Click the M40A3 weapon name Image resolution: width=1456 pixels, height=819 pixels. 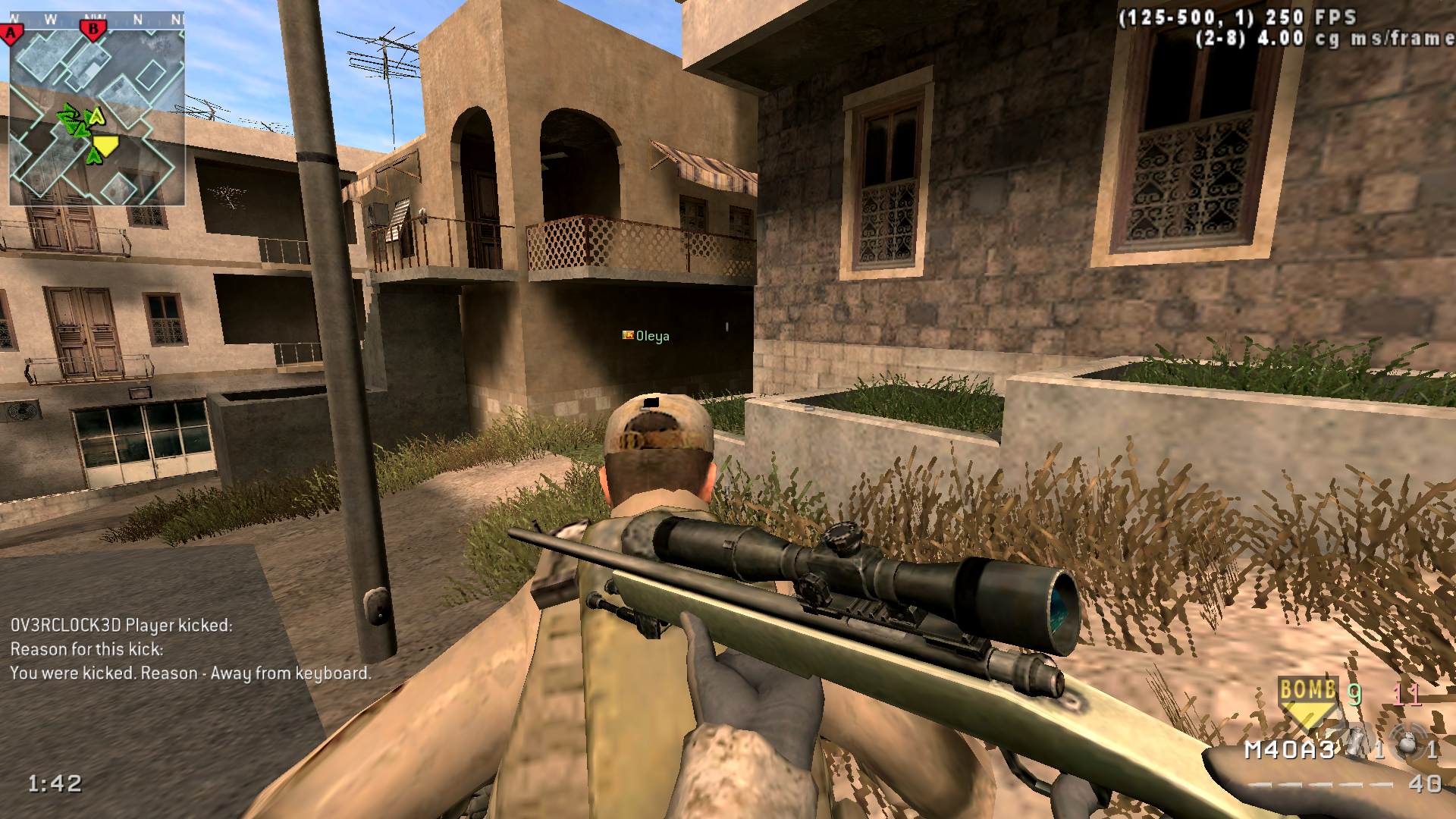click(x=1289, y=750)
